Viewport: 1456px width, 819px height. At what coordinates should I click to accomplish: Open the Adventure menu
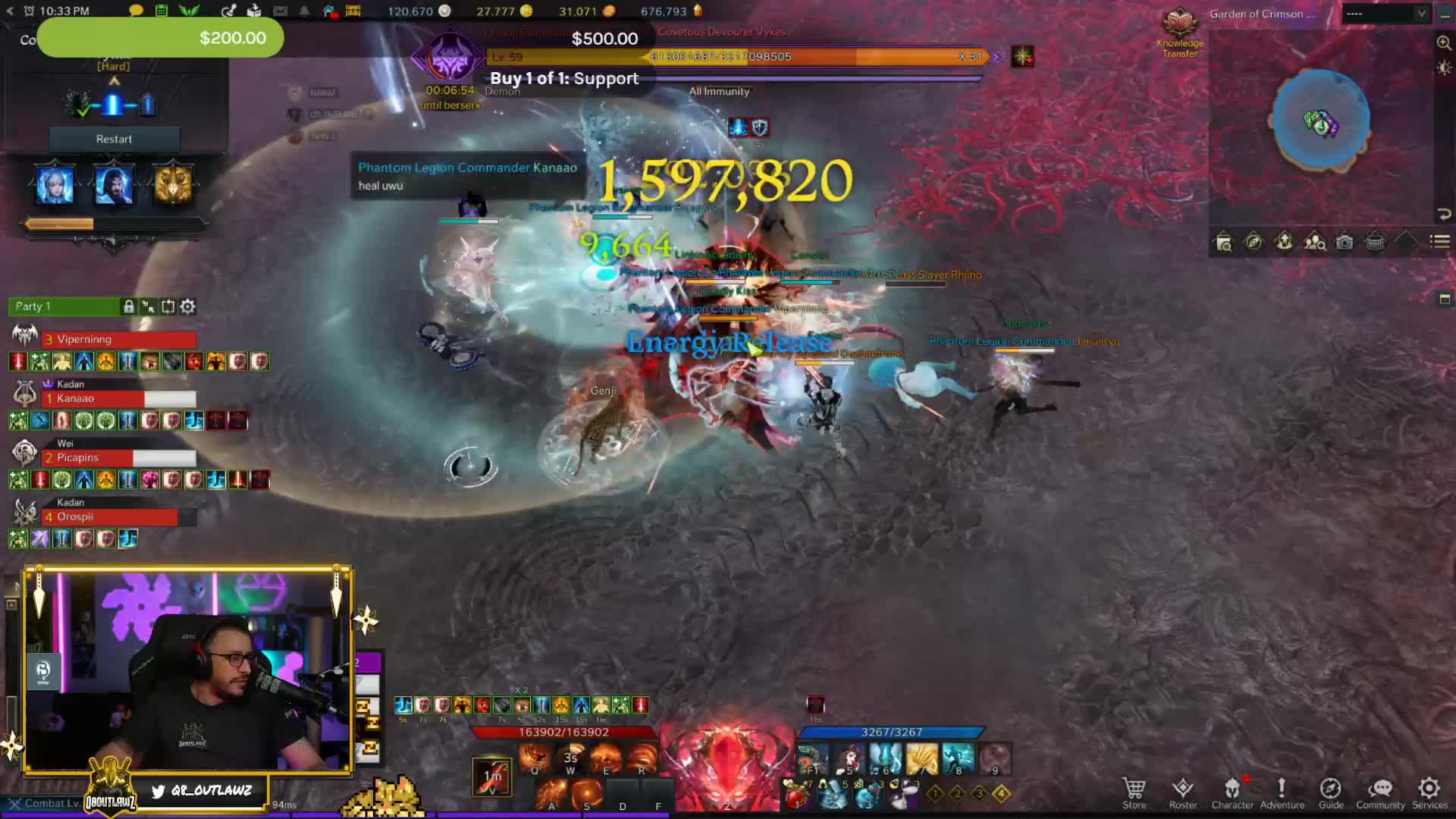click(1282, 792)
